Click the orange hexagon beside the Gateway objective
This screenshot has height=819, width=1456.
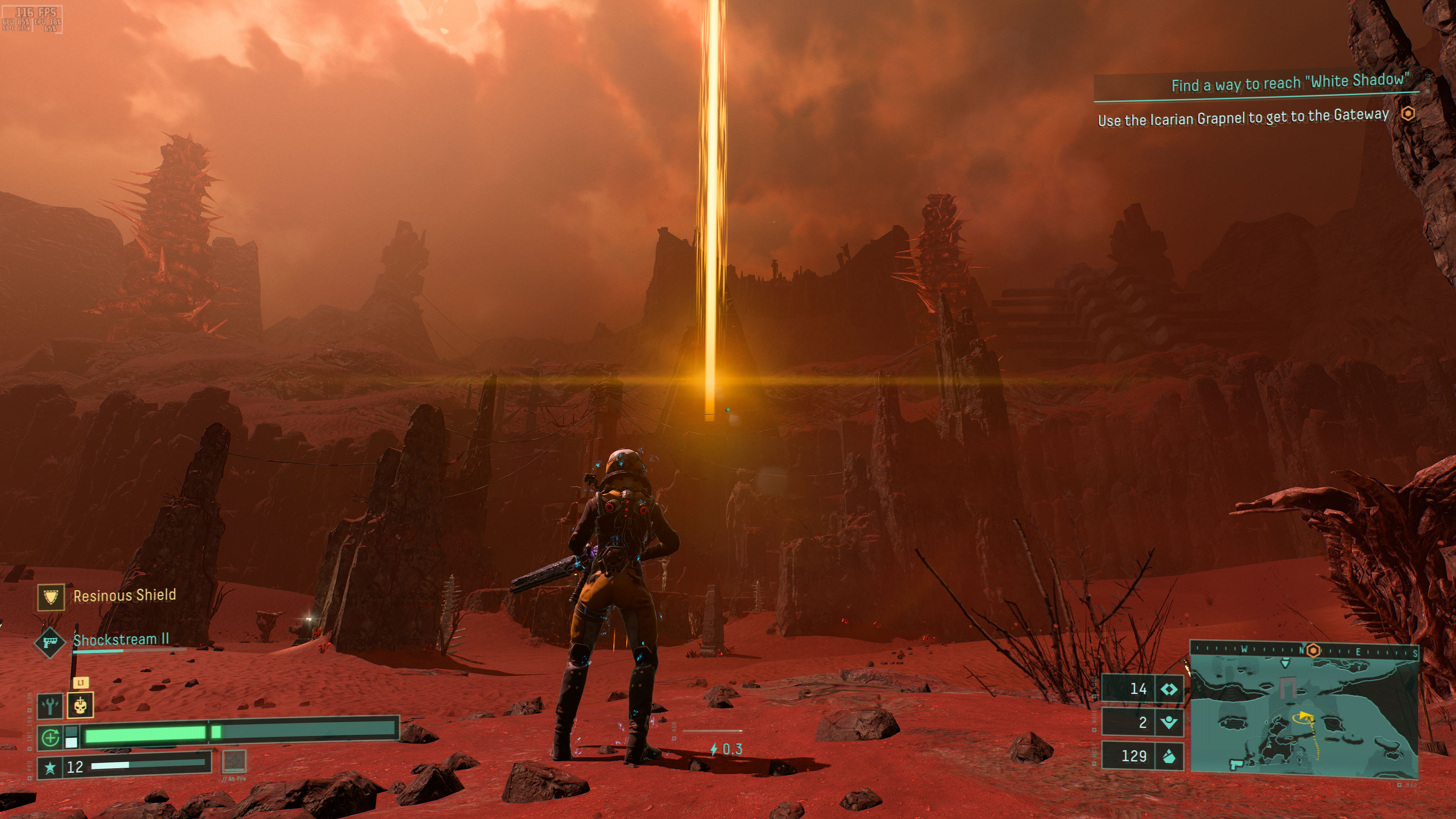click(1408, 114)
